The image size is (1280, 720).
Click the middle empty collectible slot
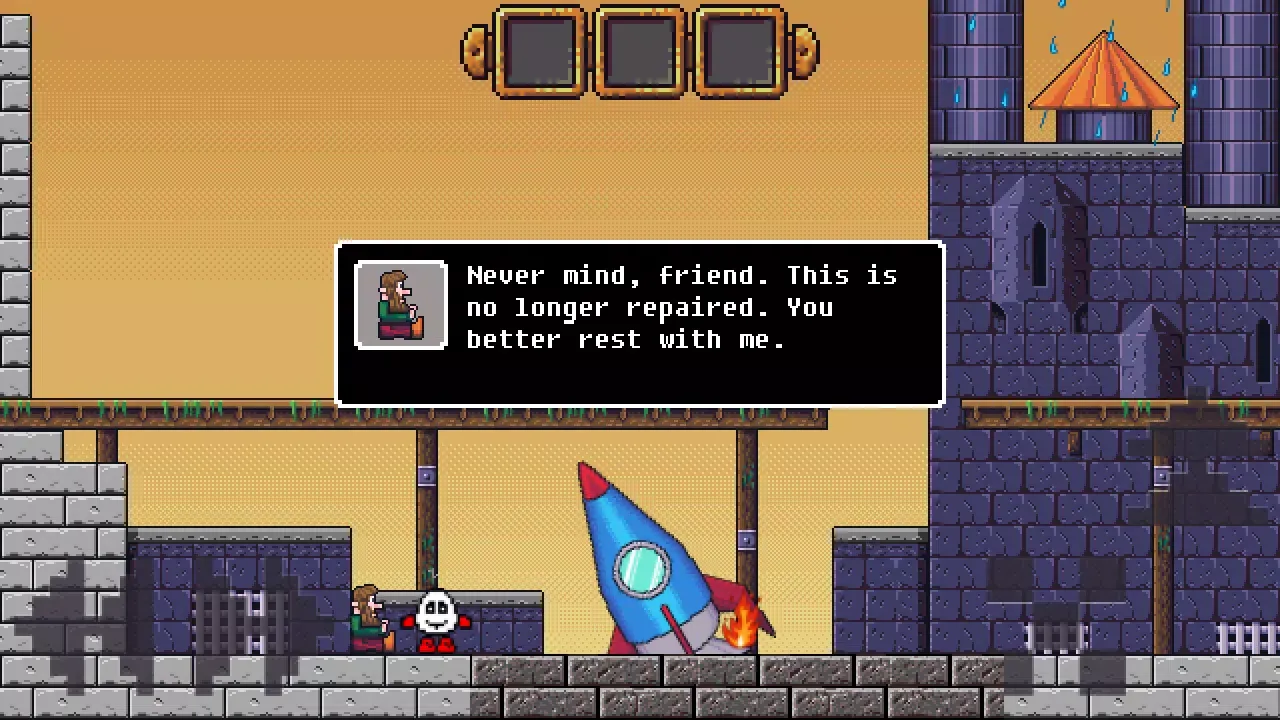coord(640,52)
